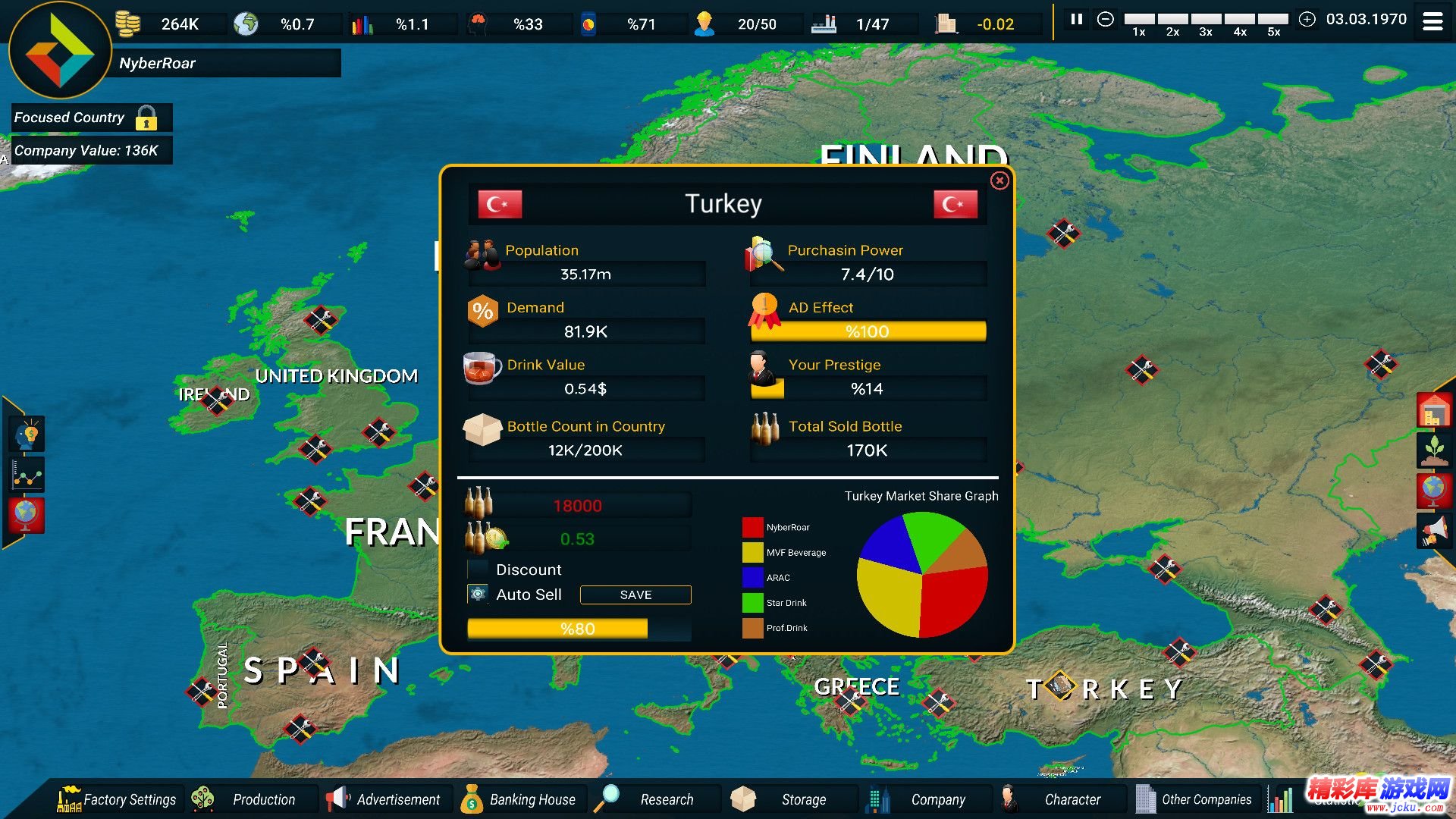
Task: Toggle the Focused Country lock
Action: (146, 118)
